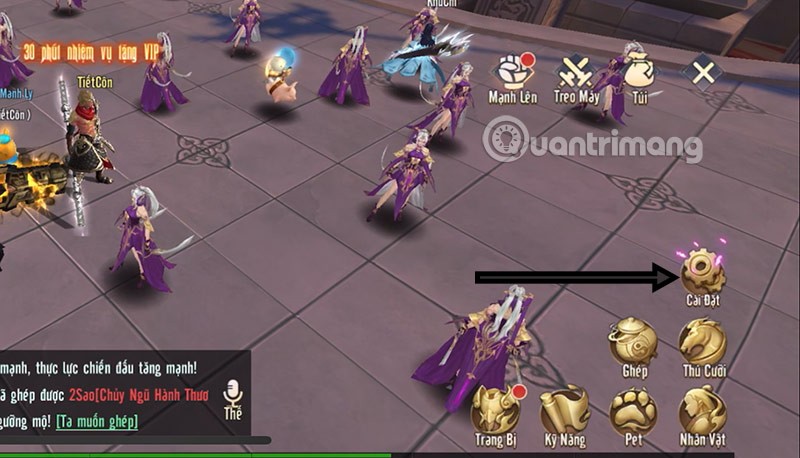The height and width of the screenshot is (458, 800).
Task: Open the Cài Đặt settings gear
Action: [x=703, y=271]
